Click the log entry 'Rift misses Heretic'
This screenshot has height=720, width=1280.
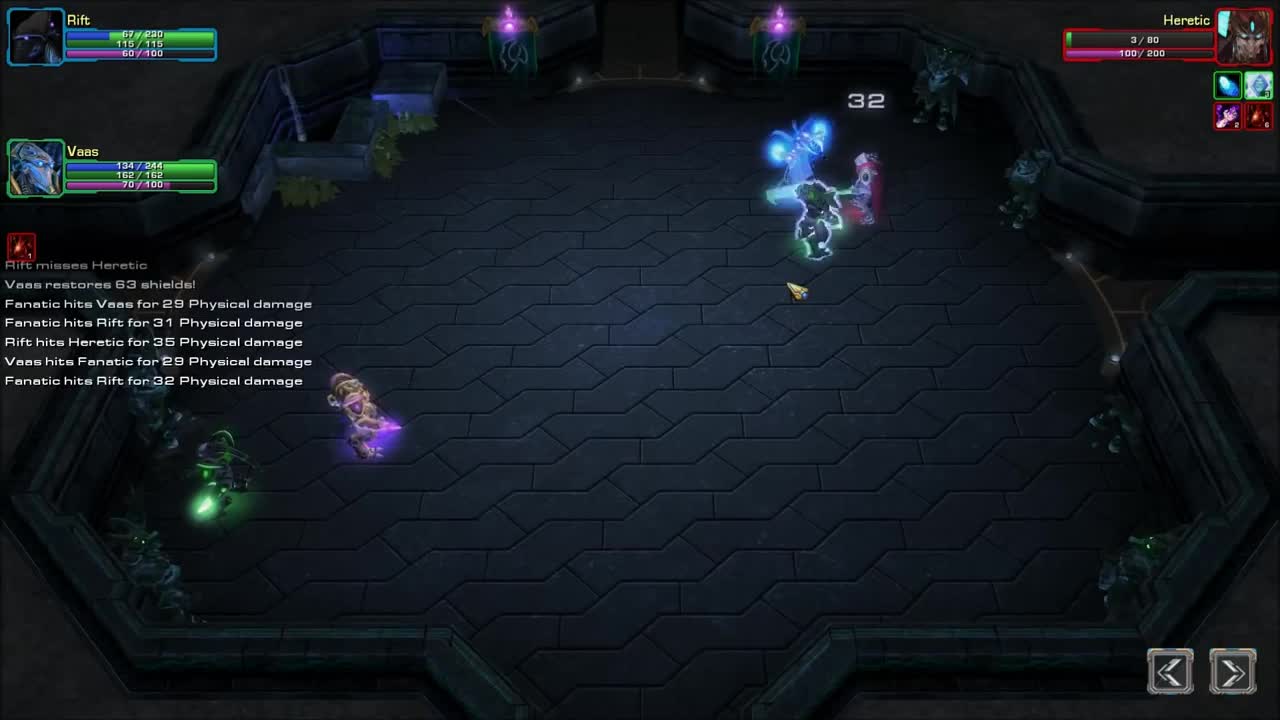[75, 264]
